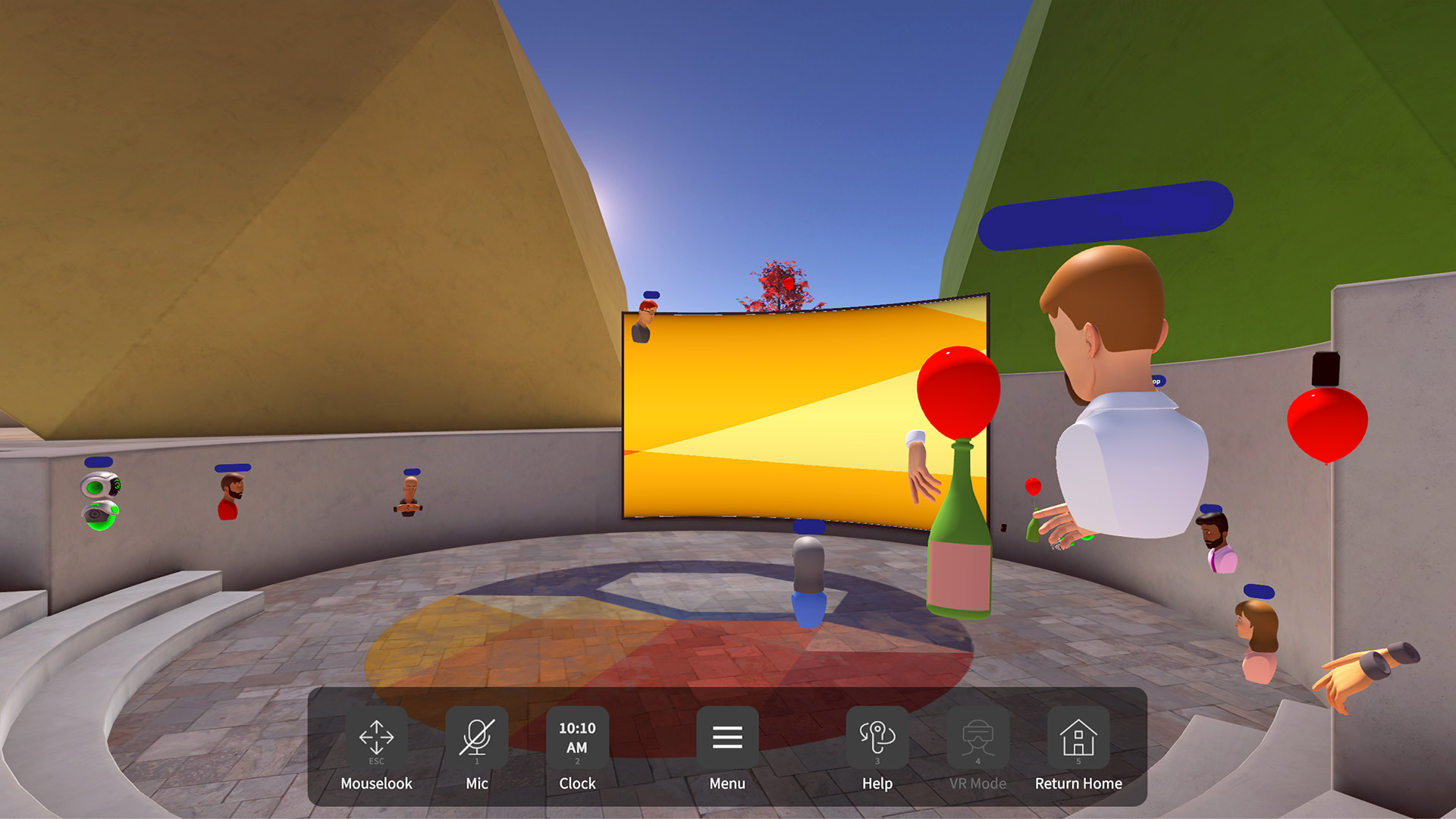Click the brown-haired woman avatar at bottom right
This screenshot has height=819, width=1456.
coord(1258,629)
